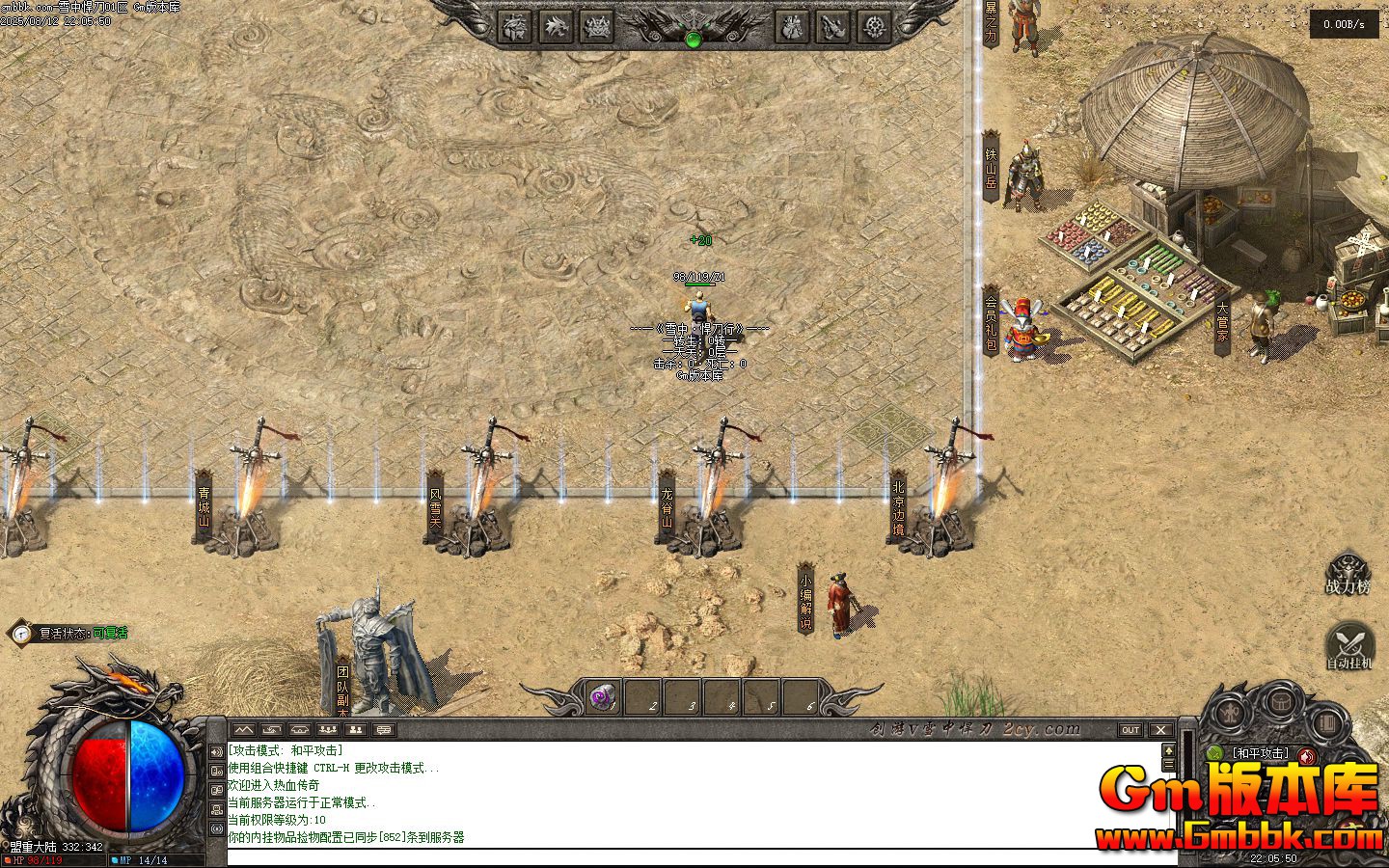The width and height of the screenshot is (1389, 868).
Task: Close the game with the X button
Action: [1160, 730]
